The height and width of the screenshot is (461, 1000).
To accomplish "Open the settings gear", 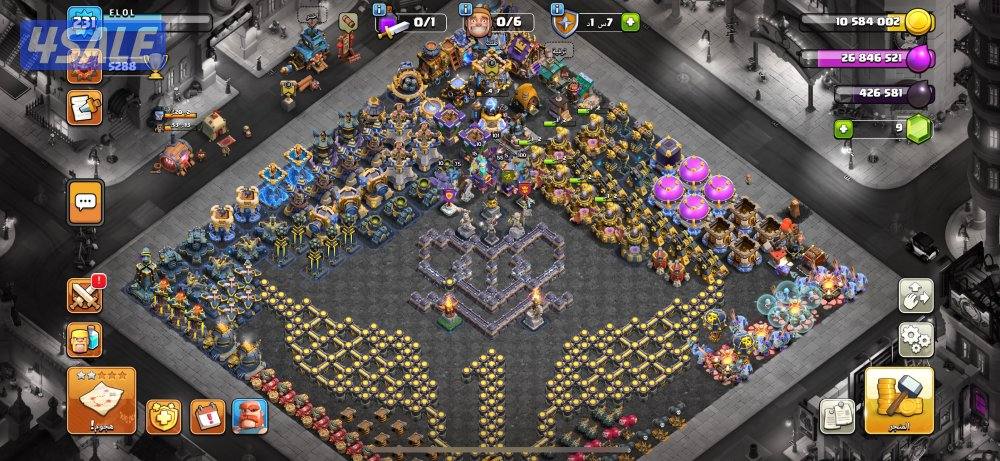I will coord(916,336).
